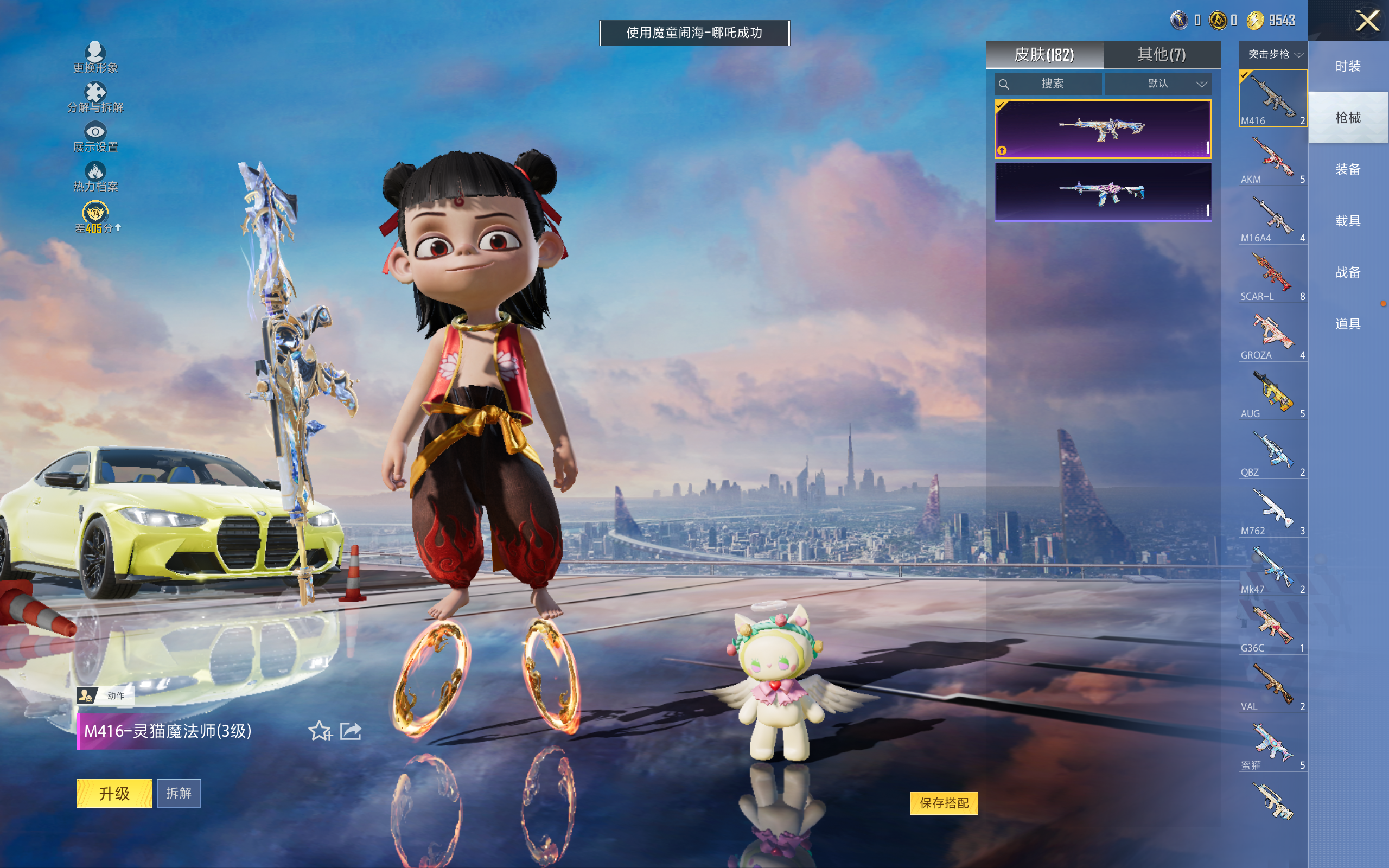
Task: Click the 搜索 search field
Action: point(1049,84)
